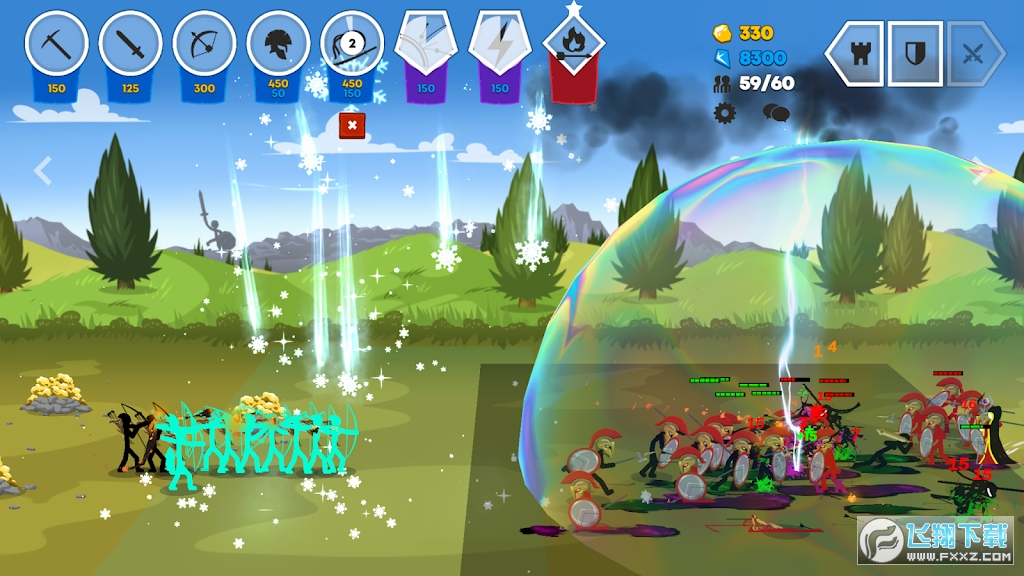
Task: Open the settings gear
Action: 724,112
